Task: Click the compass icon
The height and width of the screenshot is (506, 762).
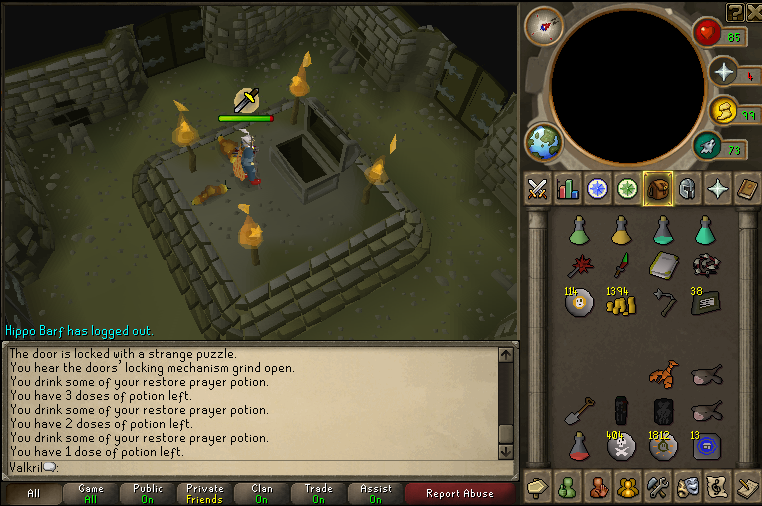Action: [x=543, y=26]
